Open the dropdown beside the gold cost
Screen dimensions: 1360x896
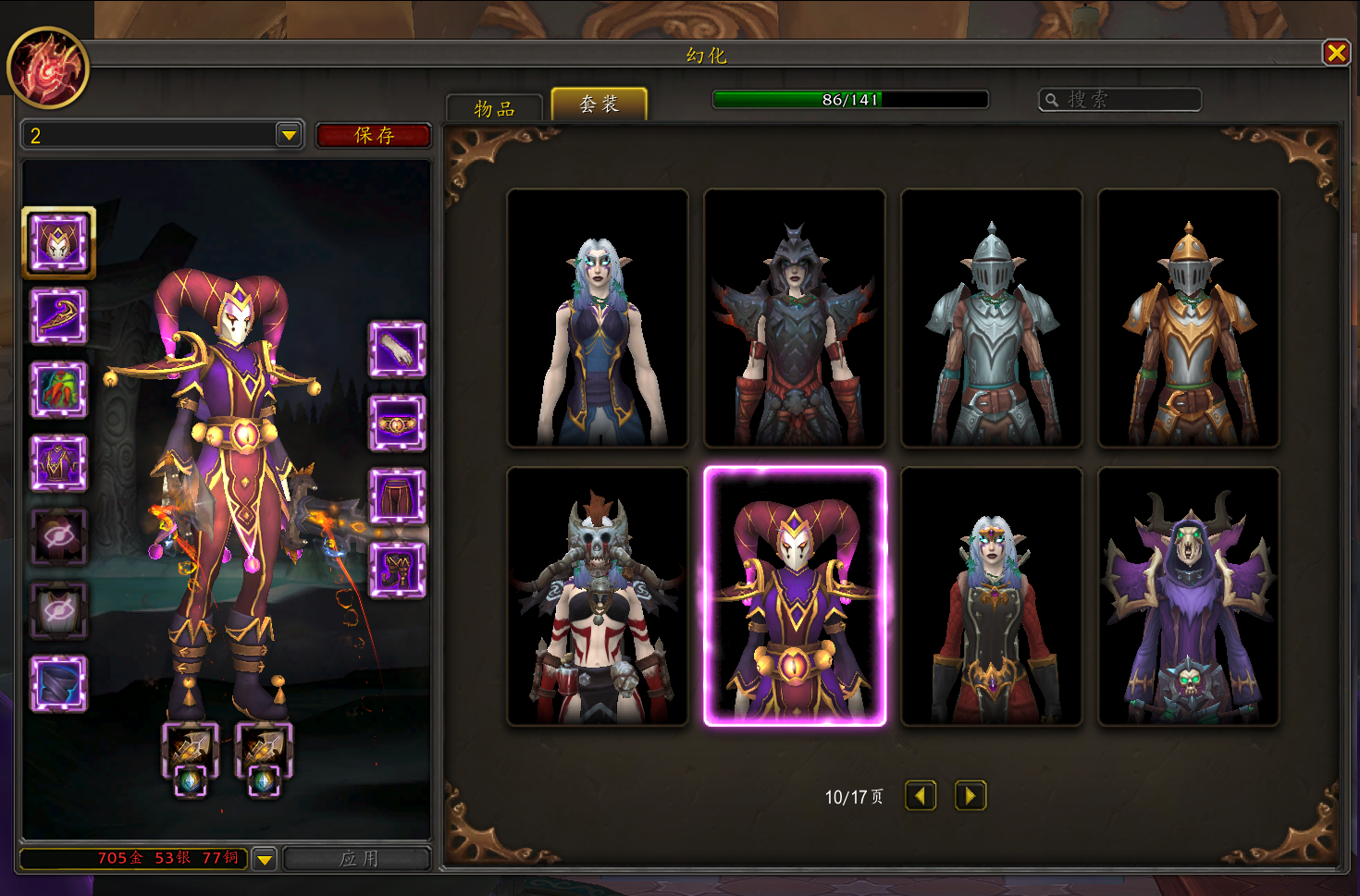265,859
